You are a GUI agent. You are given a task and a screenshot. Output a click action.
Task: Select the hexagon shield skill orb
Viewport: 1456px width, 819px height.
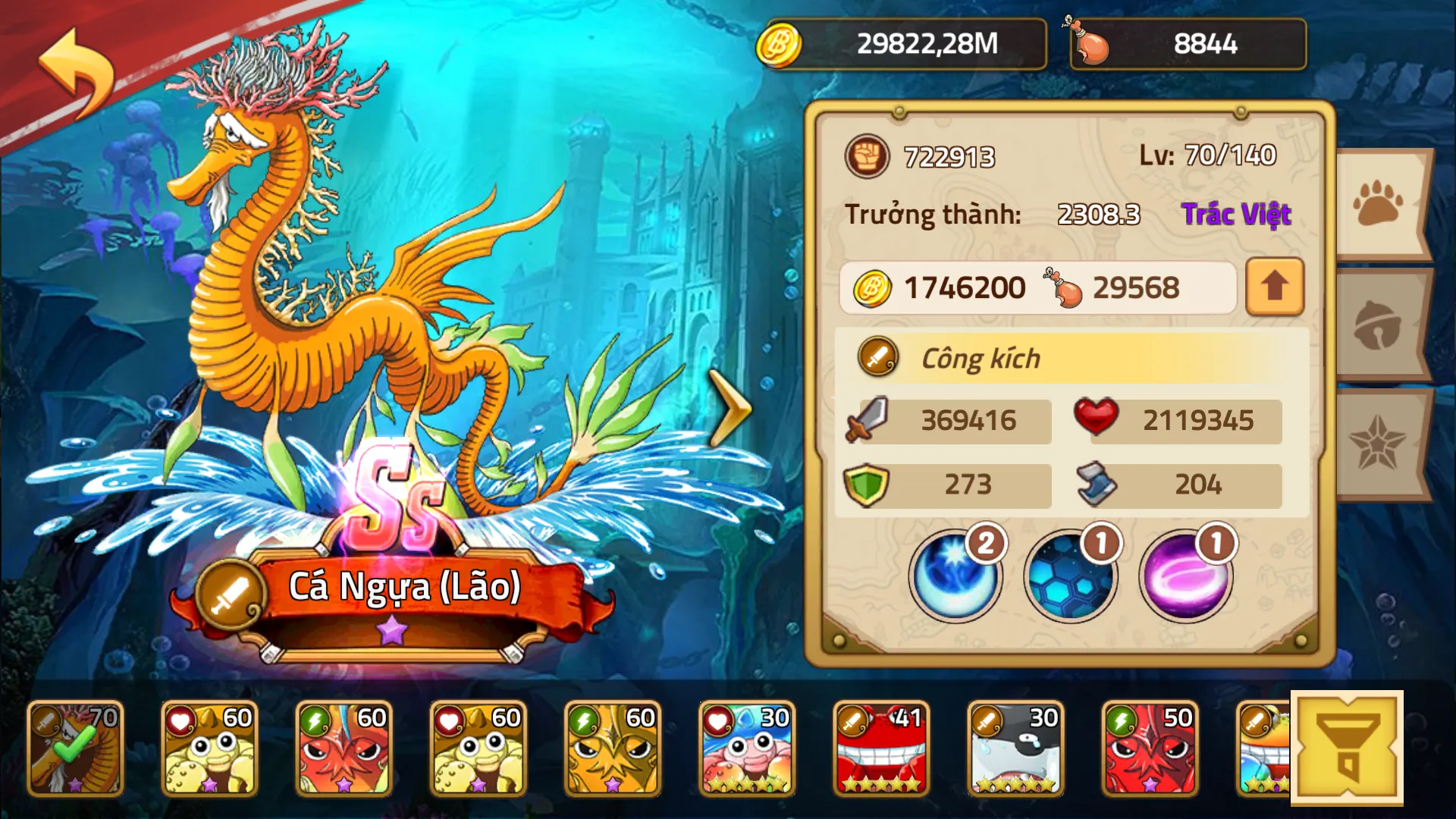[1071, 576]
